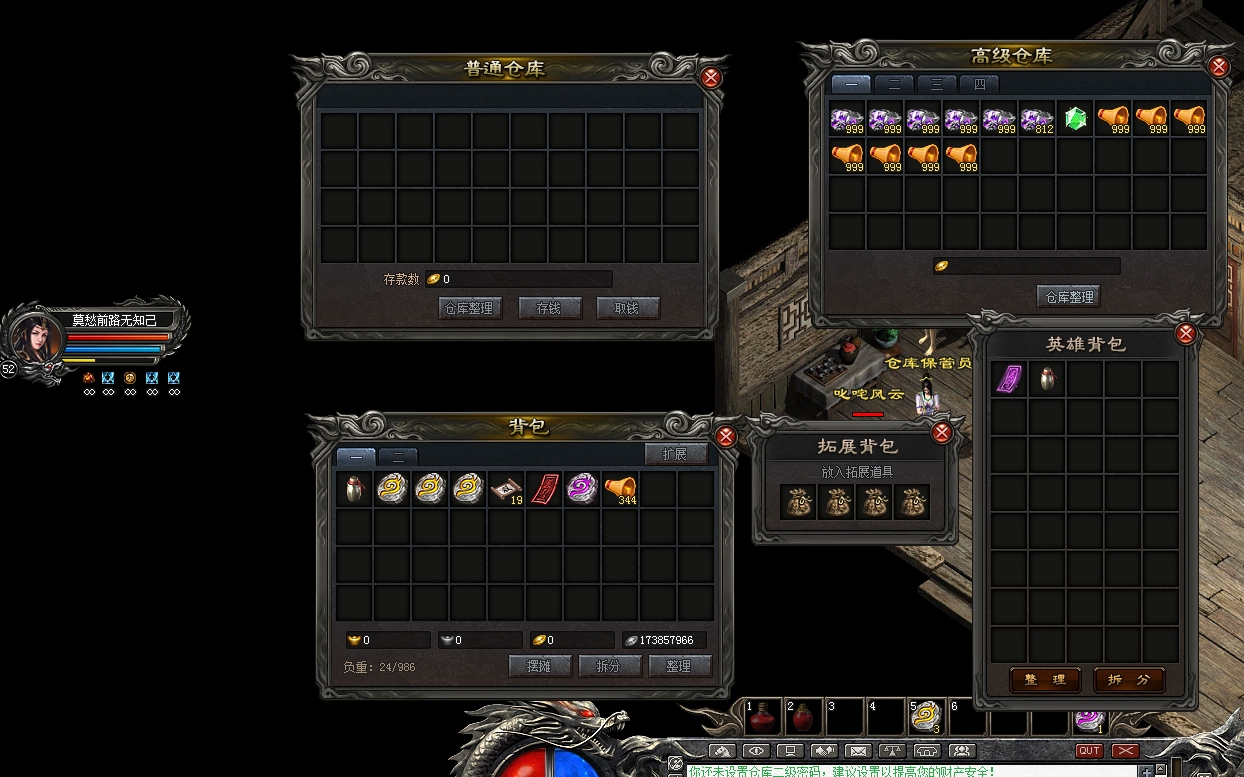The height and width of the screenshot is (777, 1244).
Task: Select the horn stack of 344 in backpack
Action: 620,489
